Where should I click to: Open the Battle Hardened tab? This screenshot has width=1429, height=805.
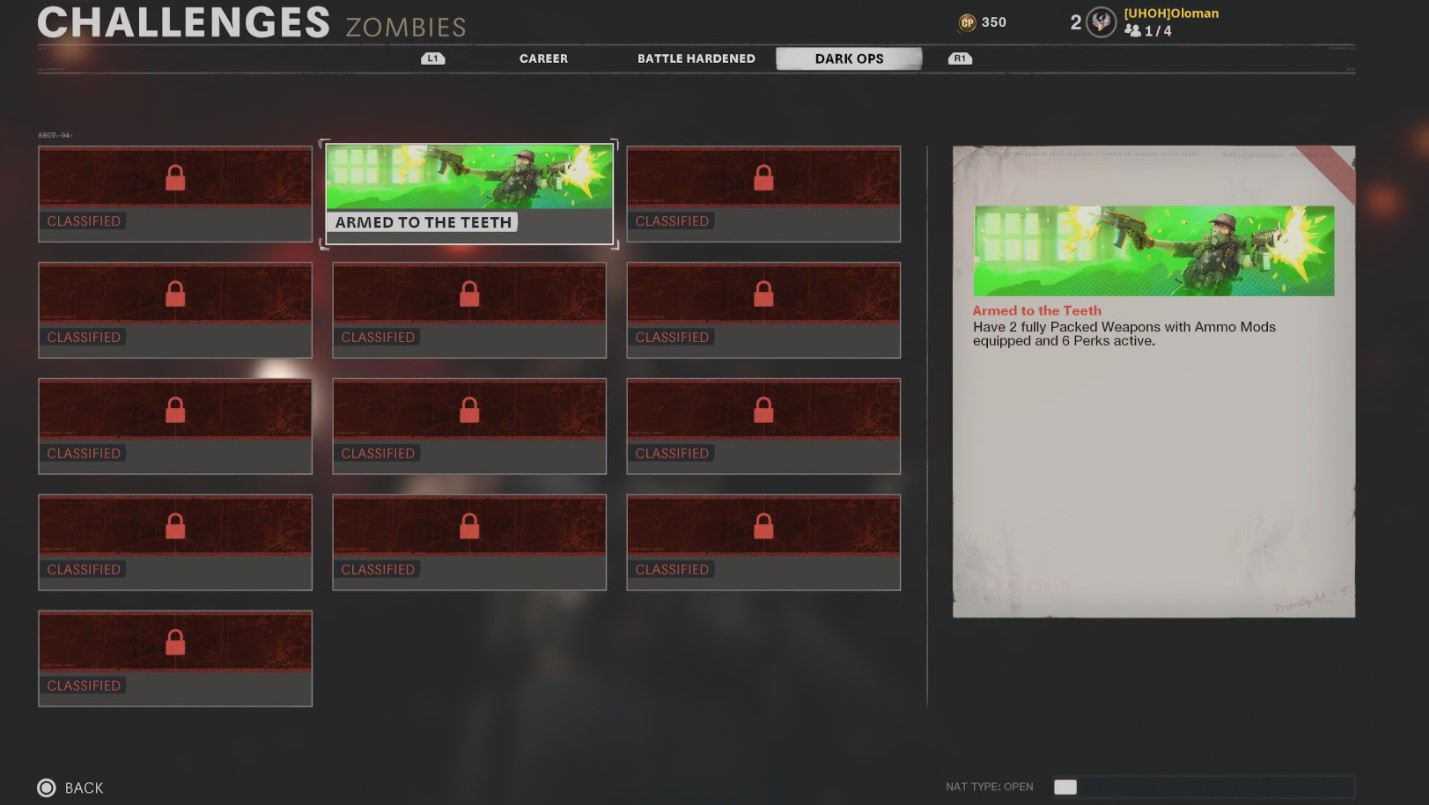[x=696, y=58]
